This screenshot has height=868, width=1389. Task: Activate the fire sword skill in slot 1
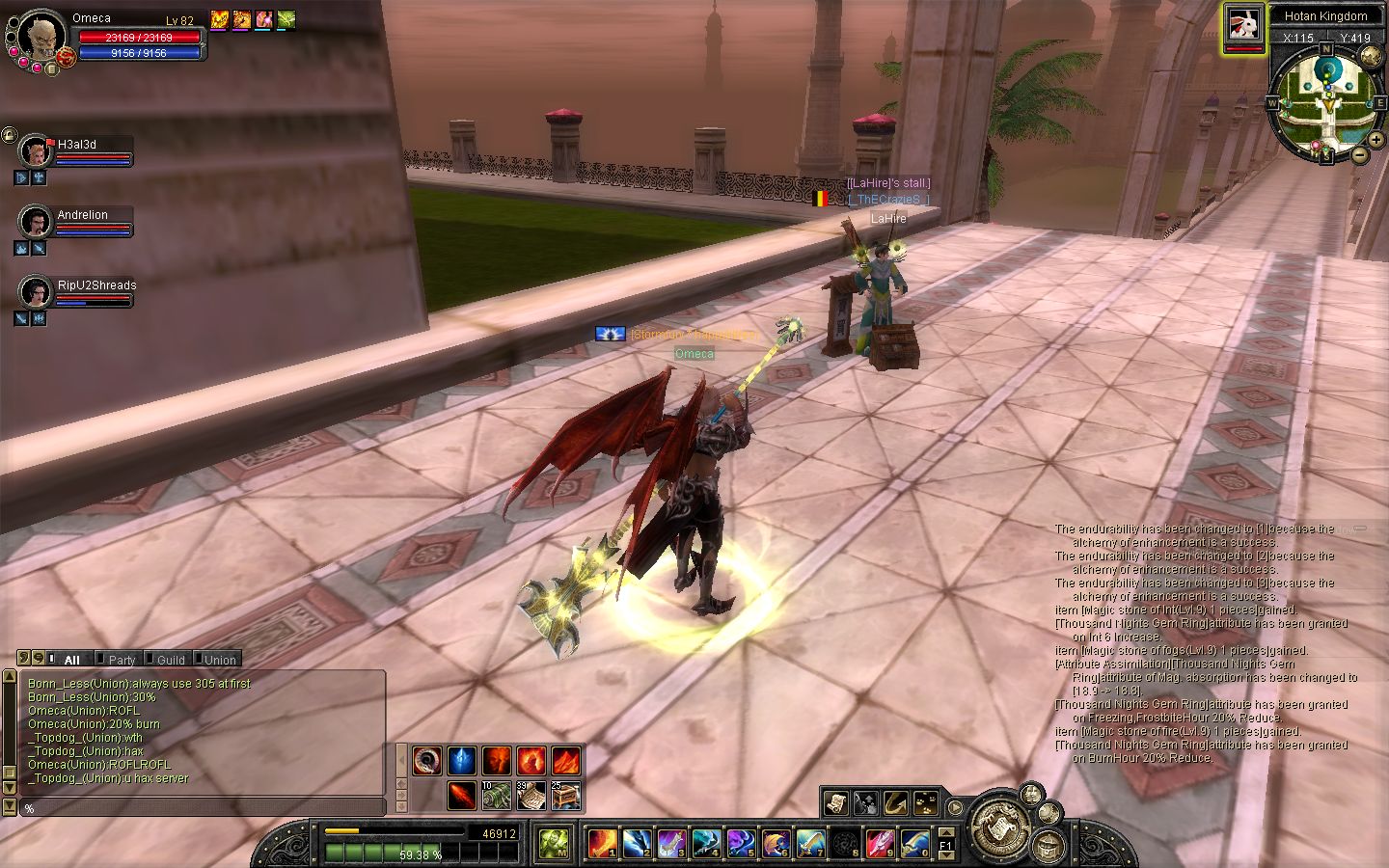click(x=602, y=844)
